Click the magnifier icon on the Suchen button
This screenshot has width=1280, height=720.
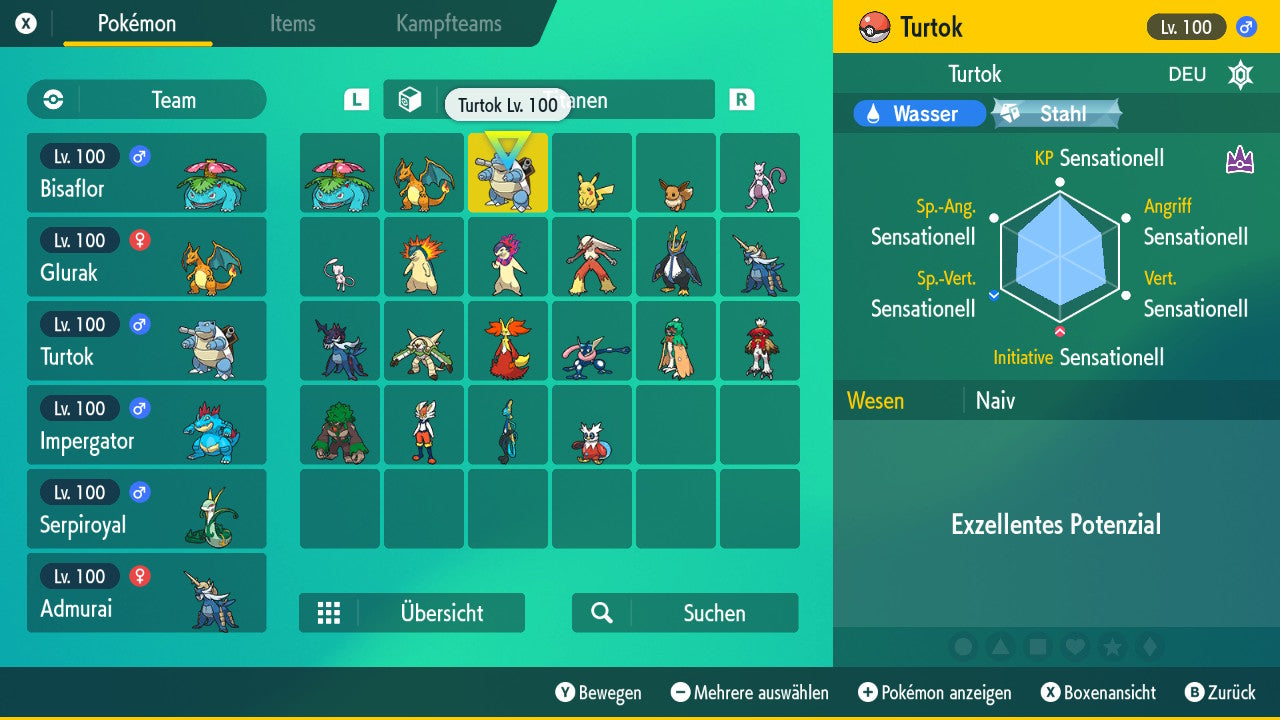[601, 612]
